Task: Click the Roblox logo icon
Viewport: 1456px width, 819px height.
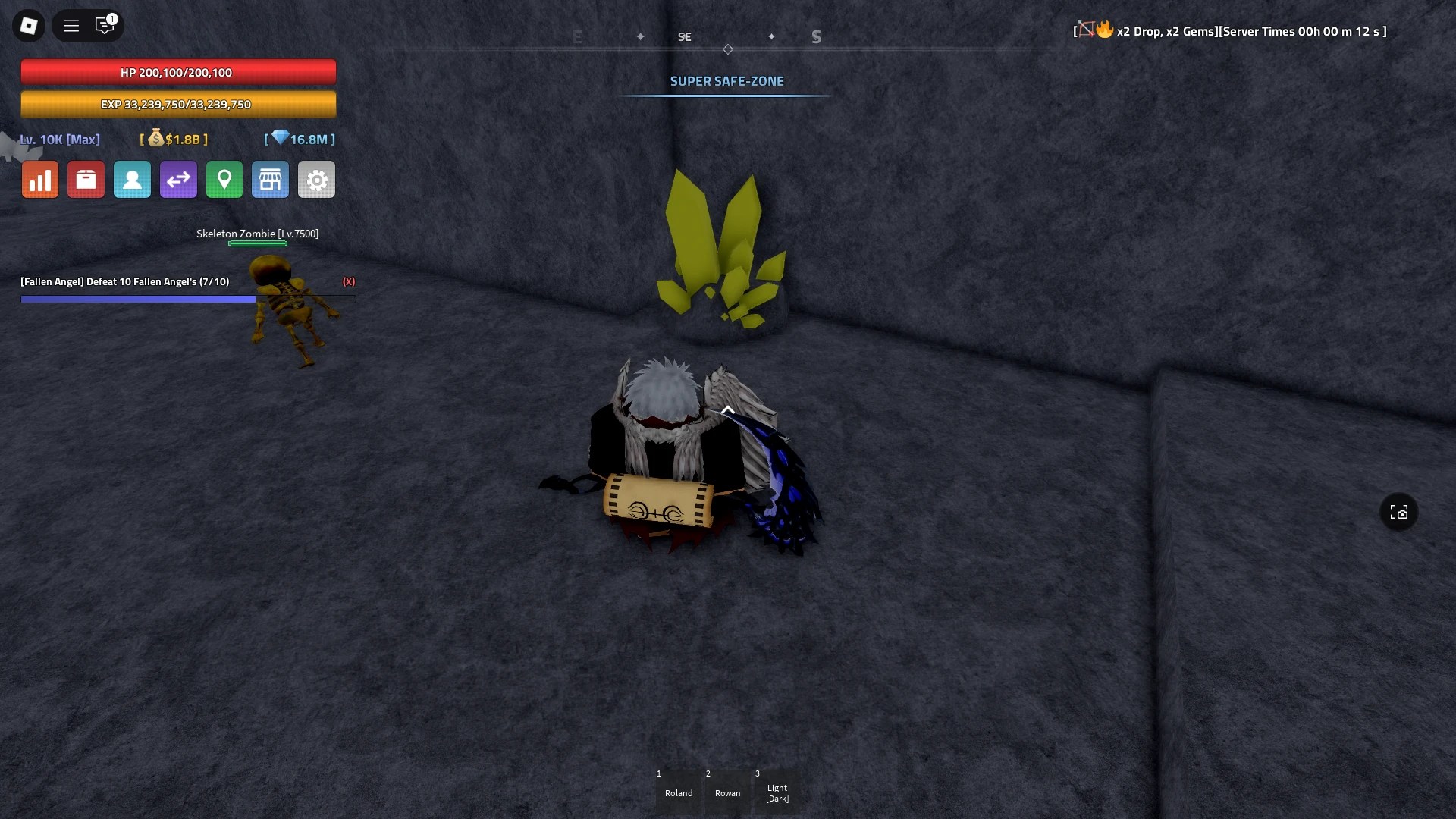Action: pyautogui.click(x=28, y=25)
